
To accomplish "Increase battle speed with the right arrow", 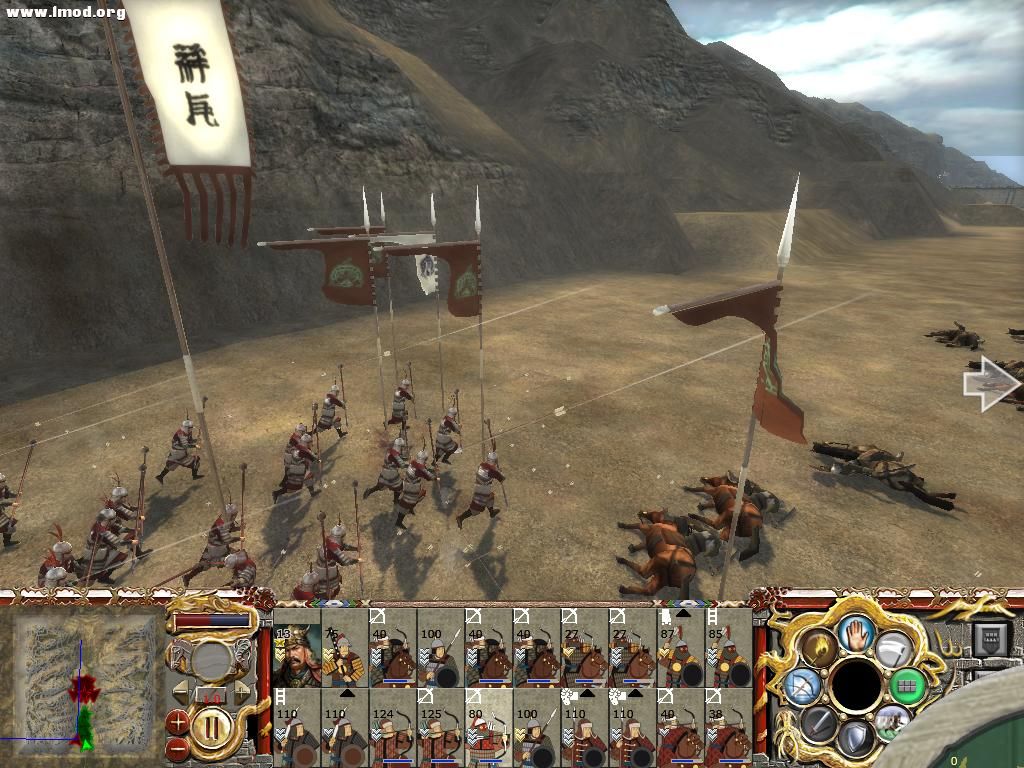I will [242, 691].
